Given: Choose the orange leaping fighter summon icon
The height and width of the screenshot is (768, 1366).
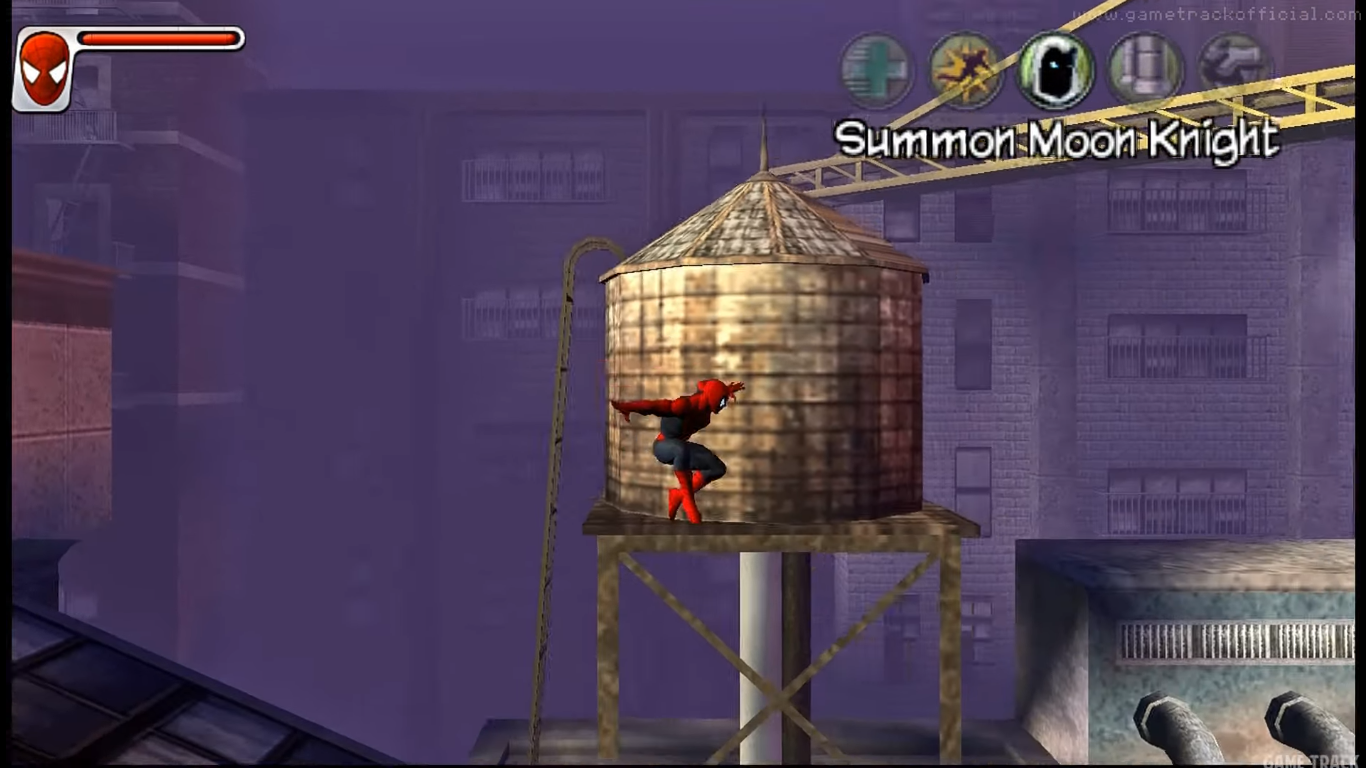Looking at the screenshot, I should click(x=965, y=70).
